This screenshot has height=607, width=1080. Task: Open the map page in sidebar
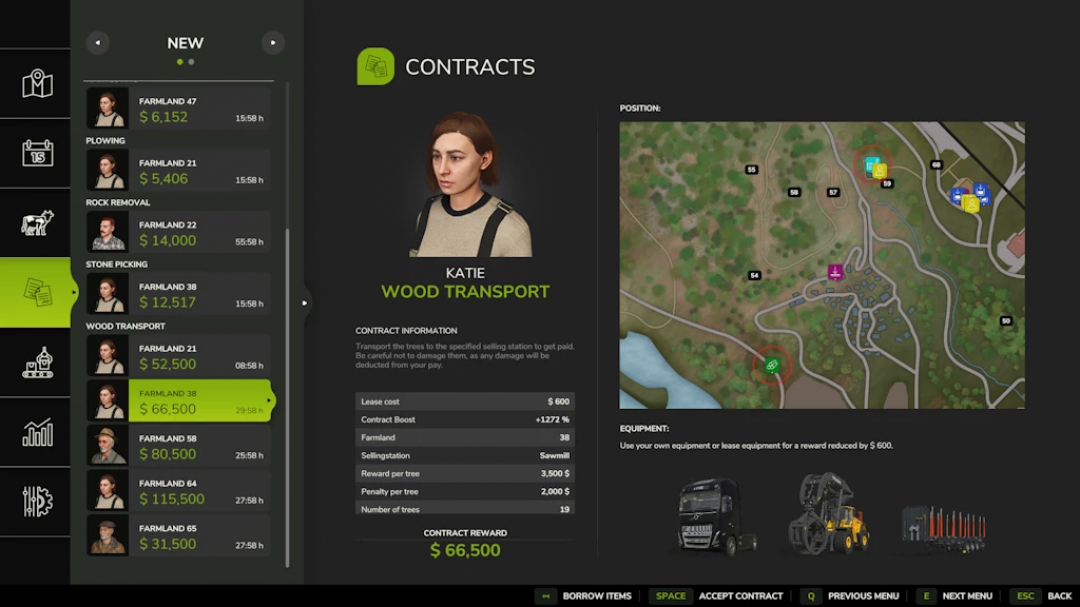pos(37,84)
